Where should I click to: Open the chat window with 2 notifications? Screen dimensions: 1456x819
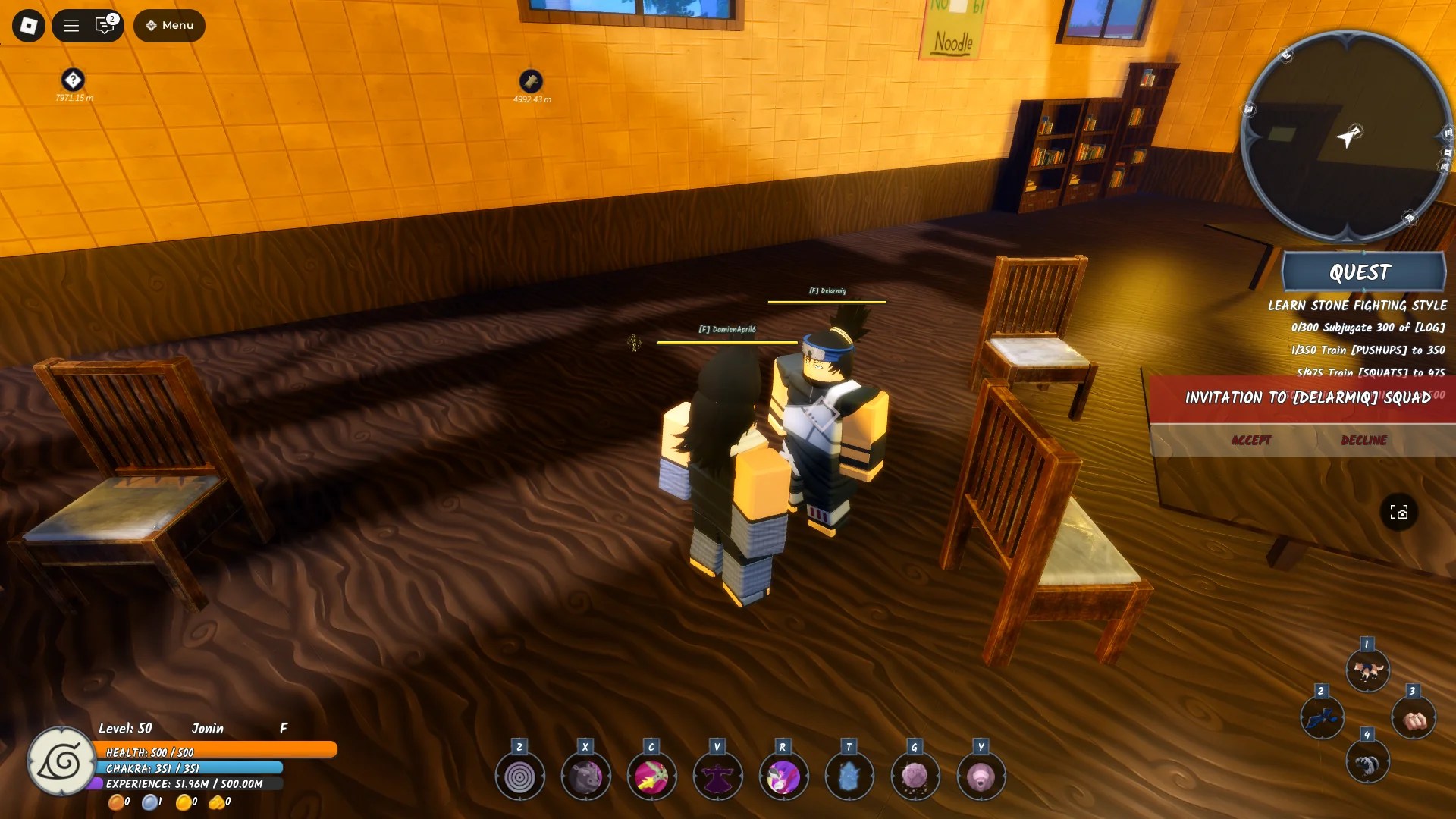click(104, 25)
